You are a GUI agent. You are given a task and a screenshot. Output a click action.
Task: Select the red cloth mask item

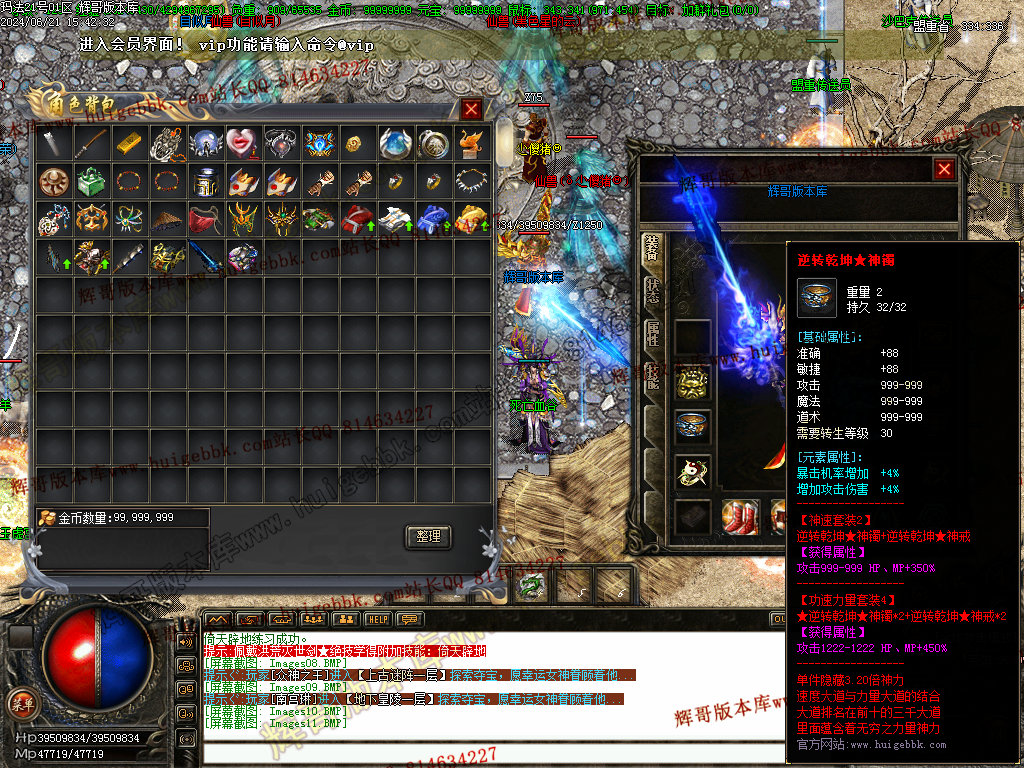205,220
